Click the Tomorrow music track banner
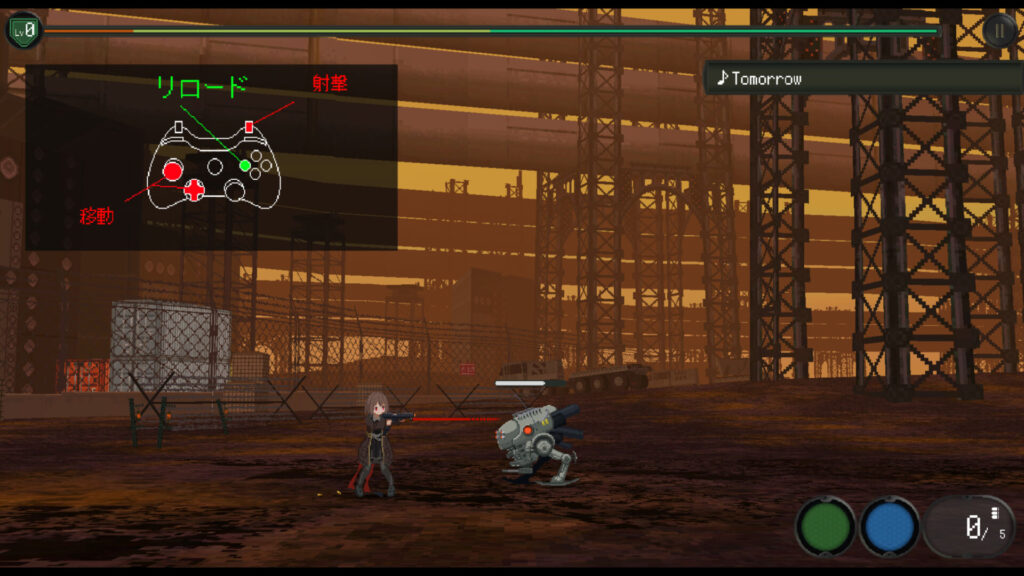 860,78
